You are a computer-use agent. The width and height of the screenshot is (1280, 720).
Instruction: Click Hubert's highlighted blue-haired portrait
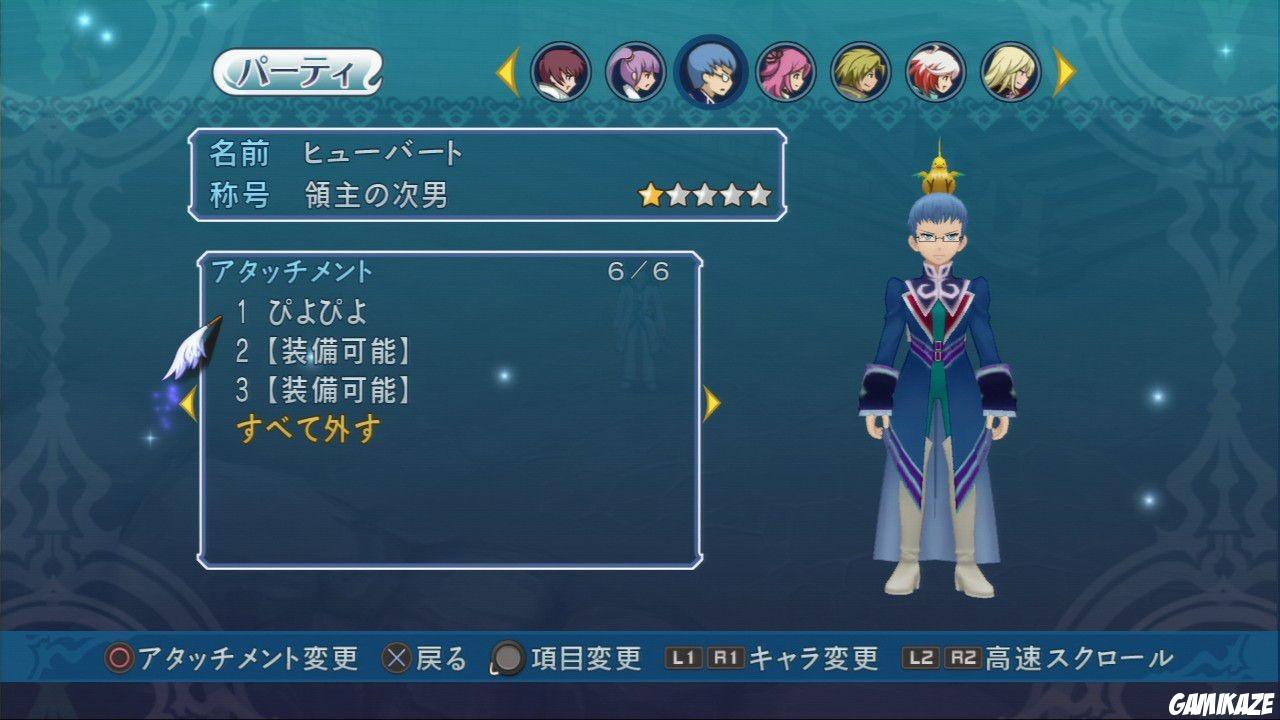coord(713,70)
